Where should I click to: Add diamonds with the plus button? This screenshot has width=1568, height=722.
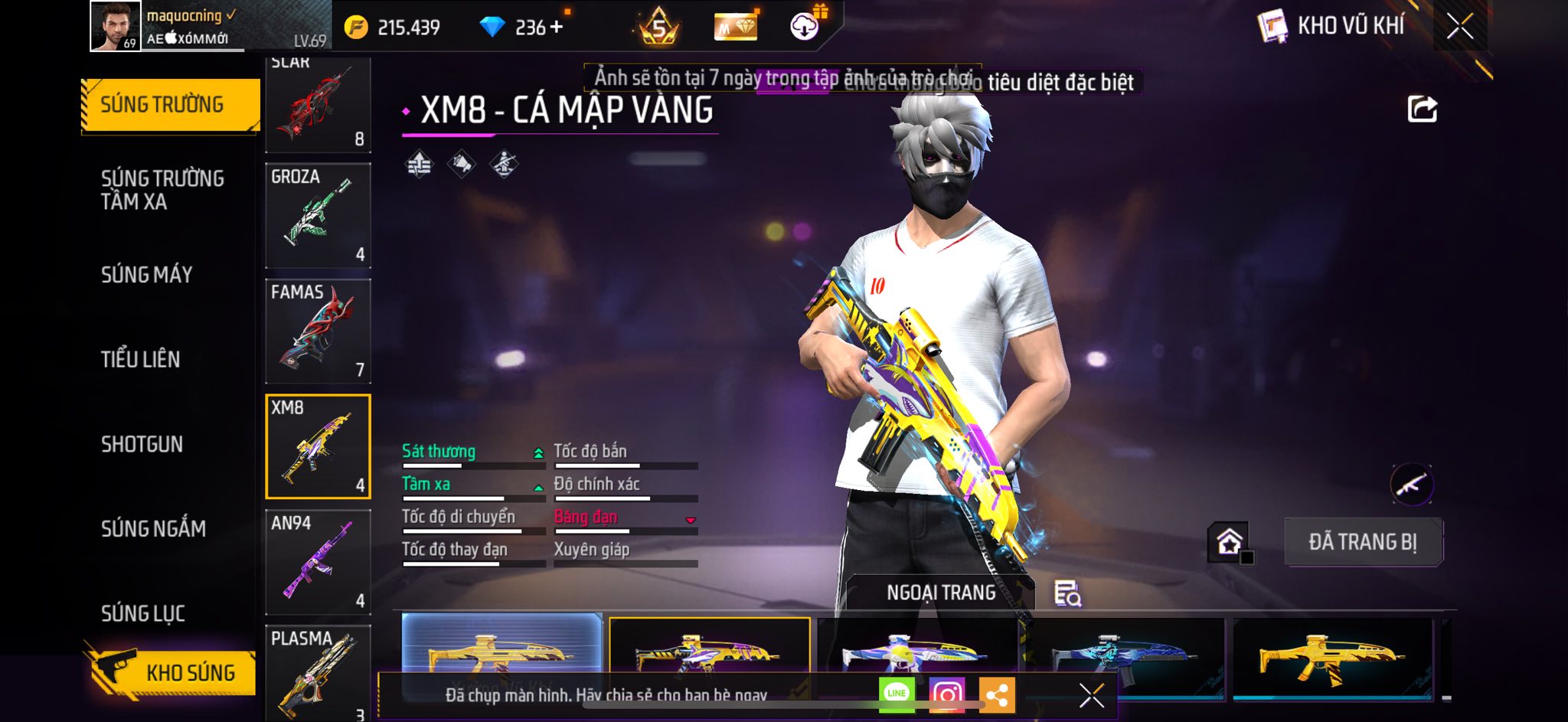[x=556, y=28]
